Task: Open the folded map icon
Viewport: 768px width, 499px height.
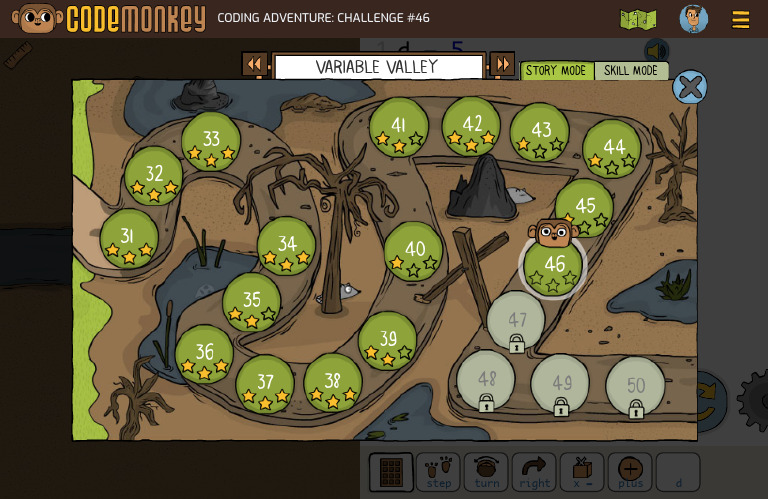Action: [x=638, y=20]
